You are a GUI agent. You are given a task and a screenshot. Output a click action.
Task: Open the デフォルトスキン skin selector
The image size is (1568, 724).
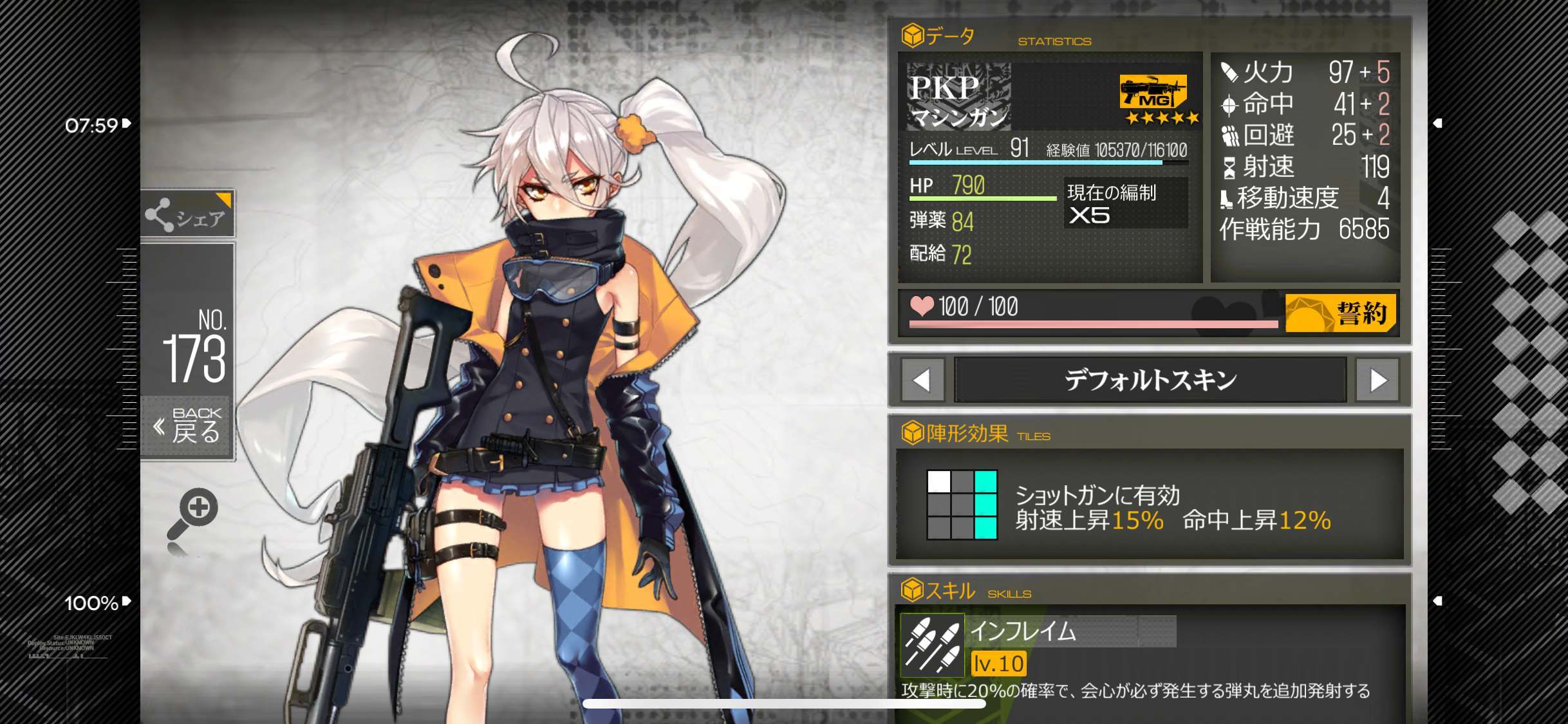[x=1150, y=380]
